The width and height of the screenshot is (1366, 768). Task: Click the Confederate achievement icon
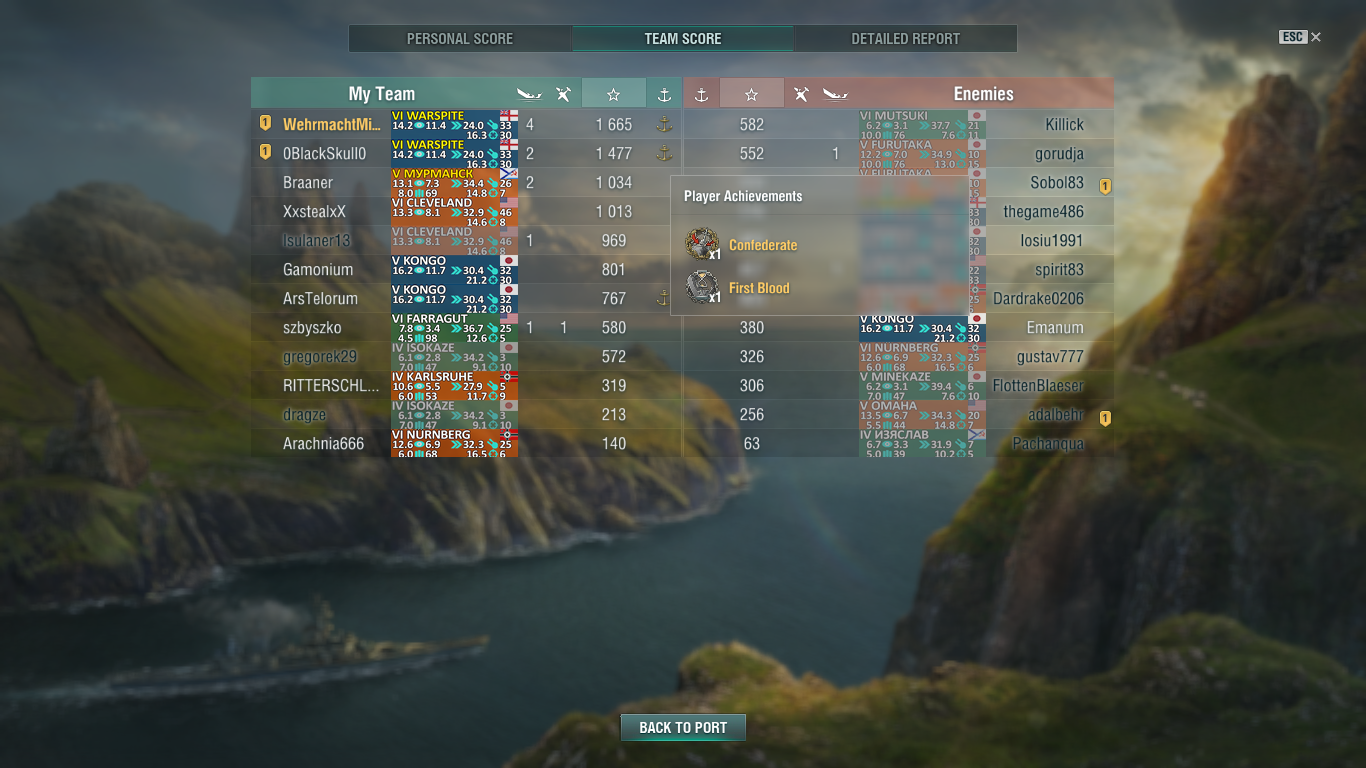702,245
